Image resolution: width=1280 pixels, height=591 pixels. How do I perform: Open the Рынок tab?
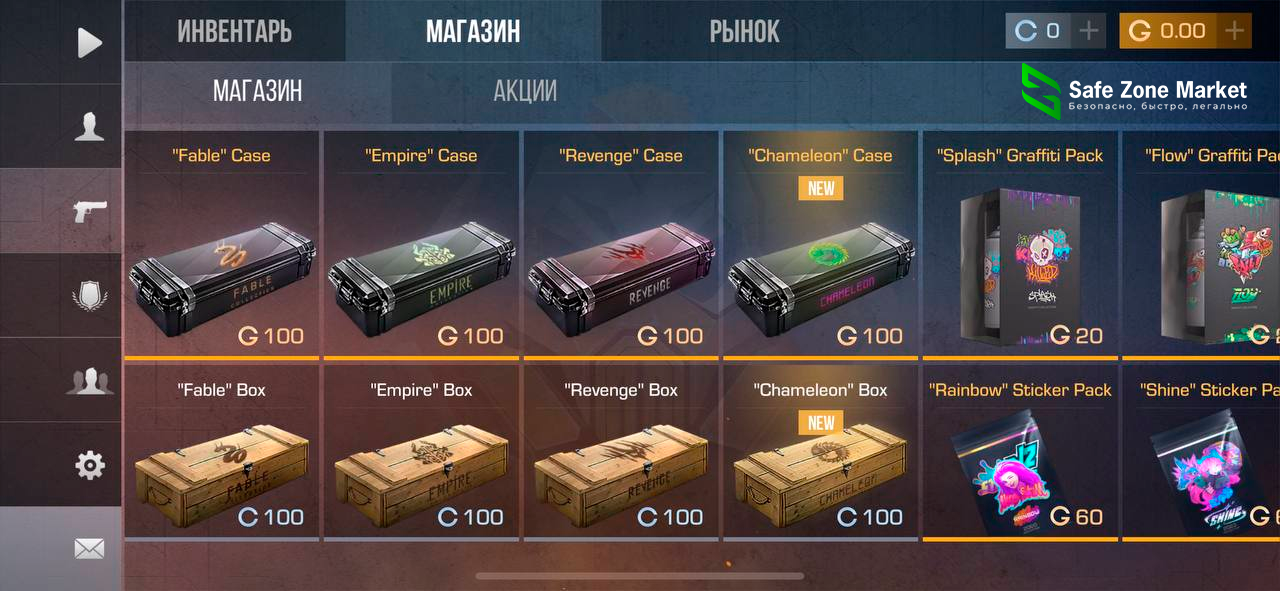744,31
